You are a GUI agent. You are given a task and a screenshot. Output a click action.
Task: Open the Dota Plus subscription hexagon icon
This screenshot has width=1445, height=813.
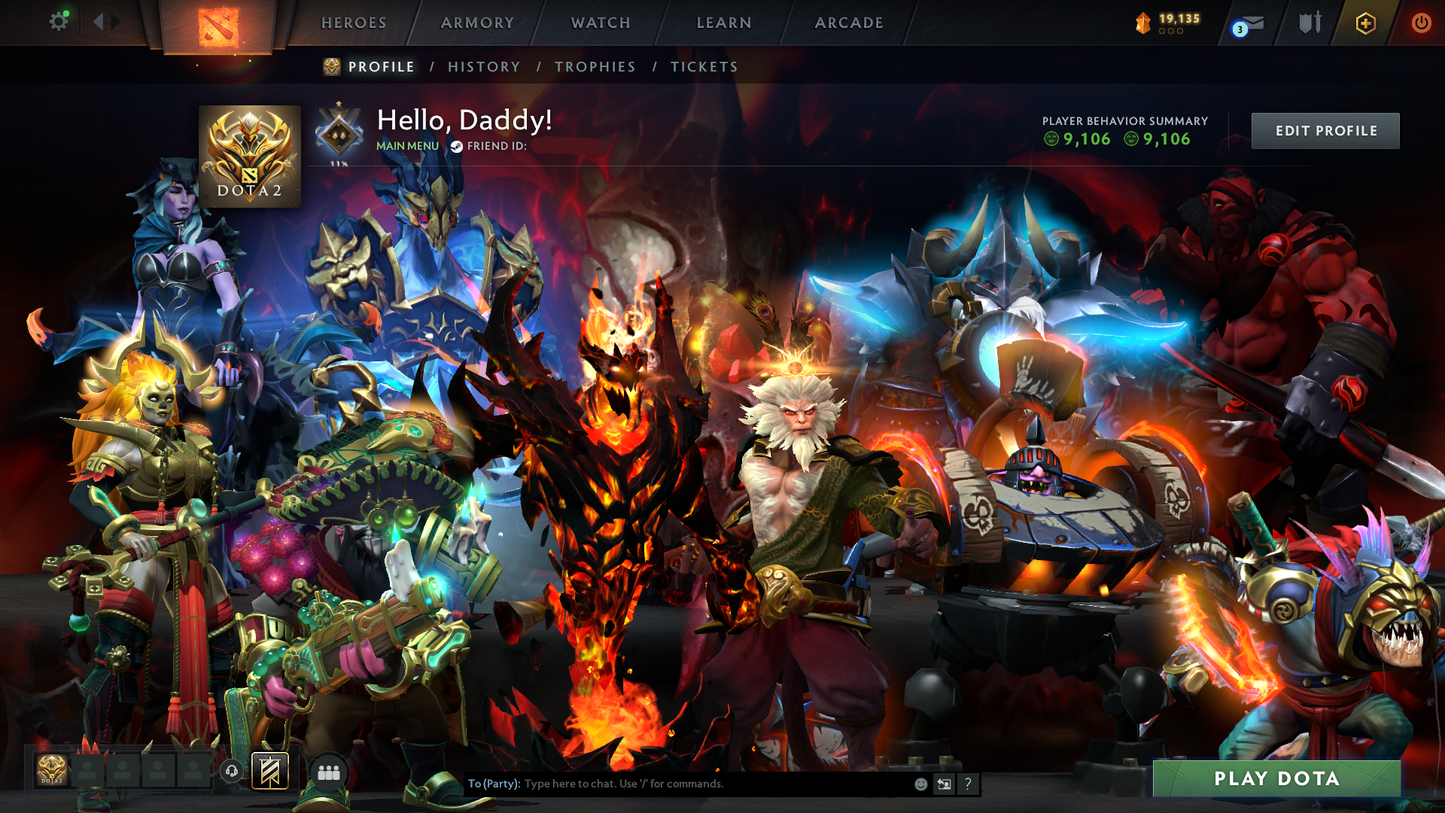(1365, 22)
